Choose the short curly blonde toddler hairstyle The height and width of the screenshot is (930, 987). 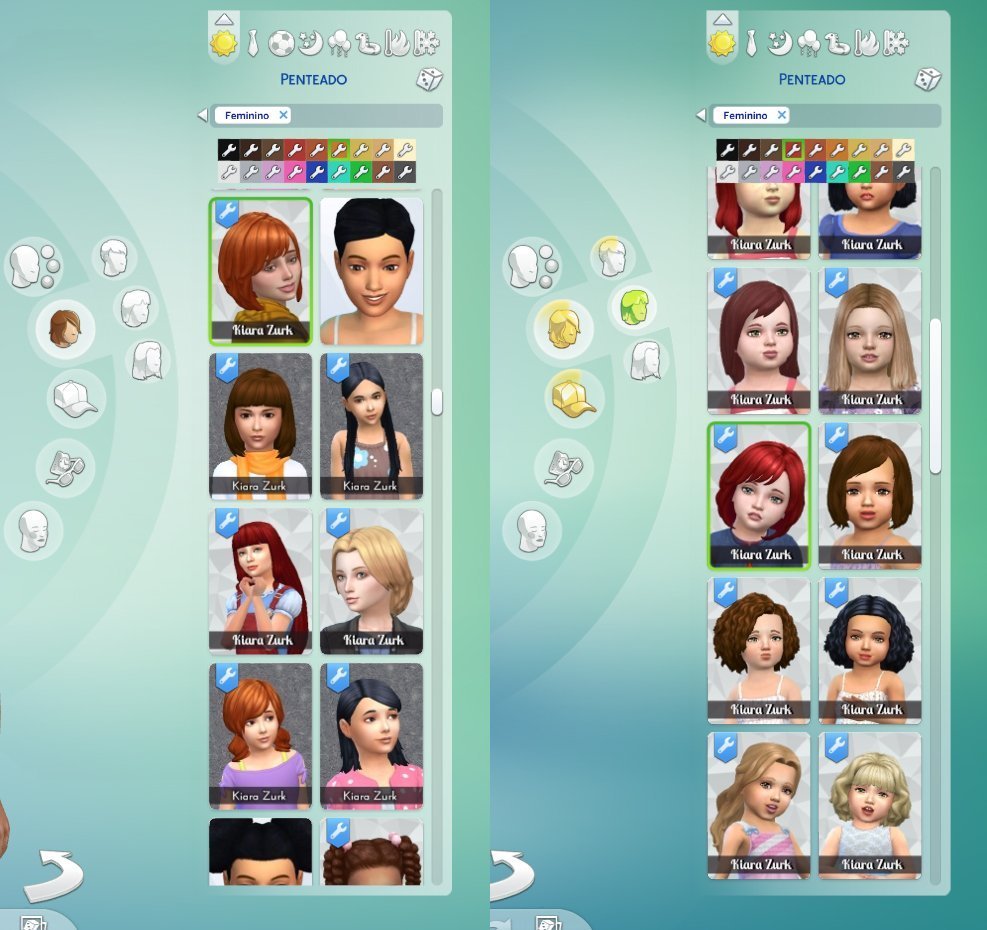[x=870, y=804]
